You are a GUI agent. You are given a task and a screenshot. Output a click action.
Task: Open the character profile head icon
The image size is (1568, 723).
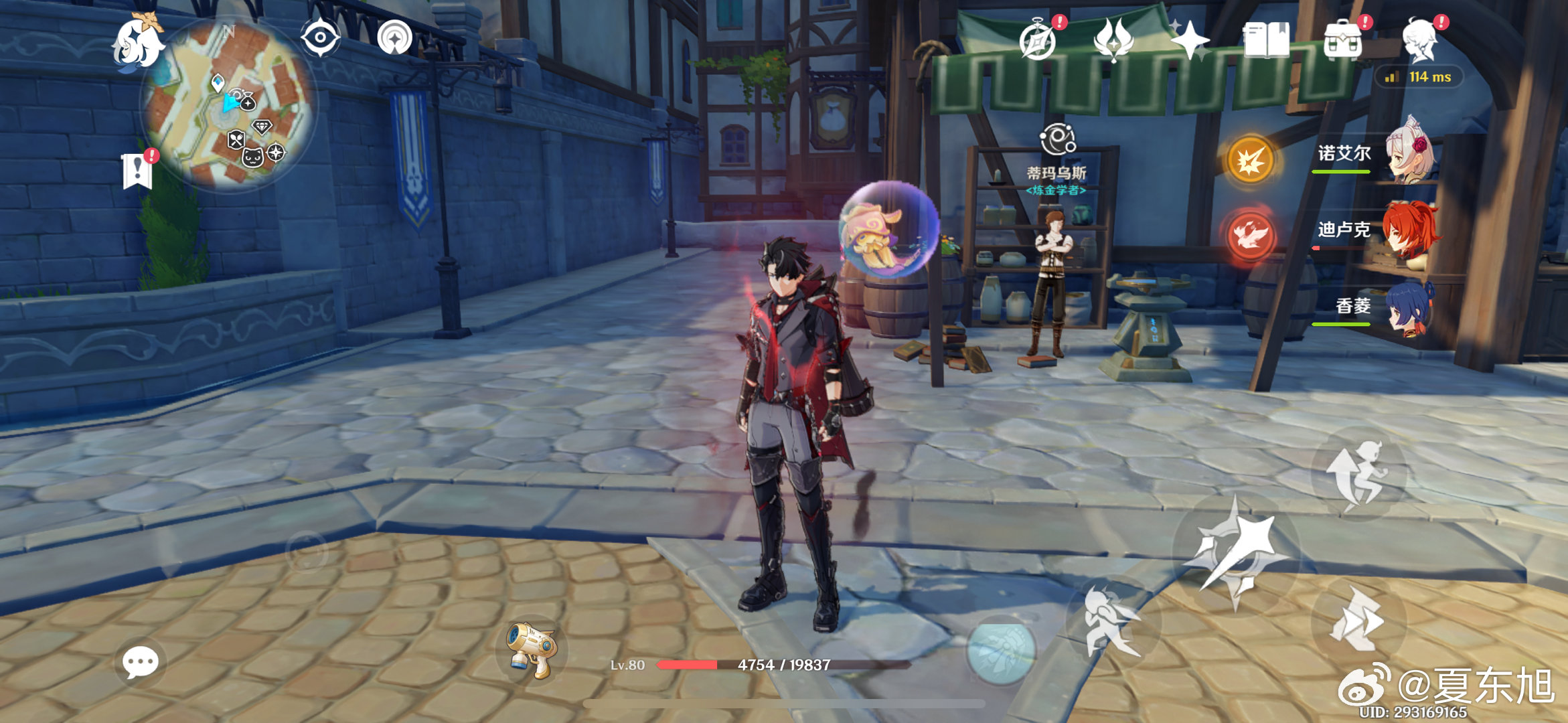(1421, 40)
